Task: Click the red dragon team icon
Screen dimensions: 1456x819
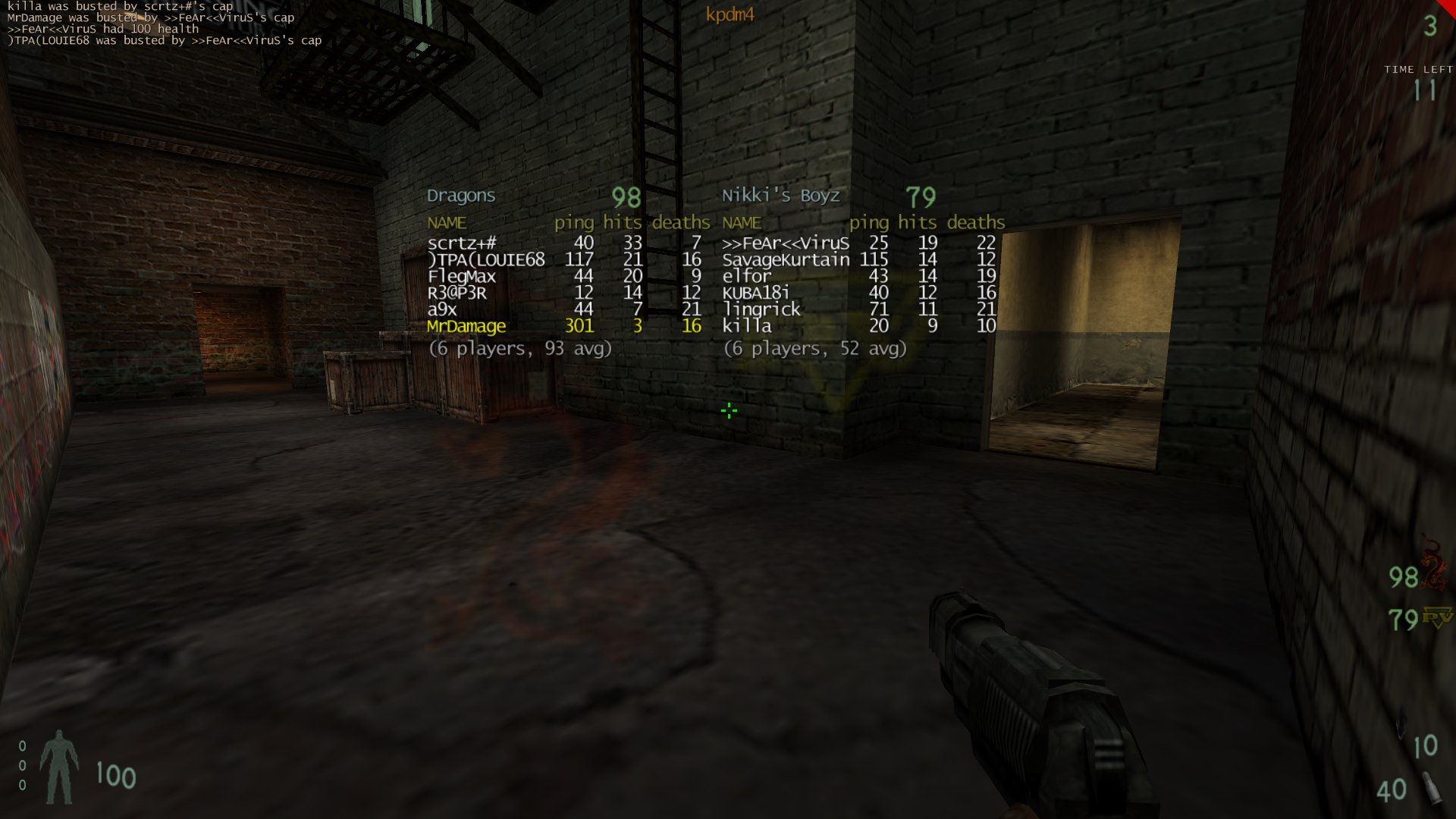Action: [x=1434, y=565]
